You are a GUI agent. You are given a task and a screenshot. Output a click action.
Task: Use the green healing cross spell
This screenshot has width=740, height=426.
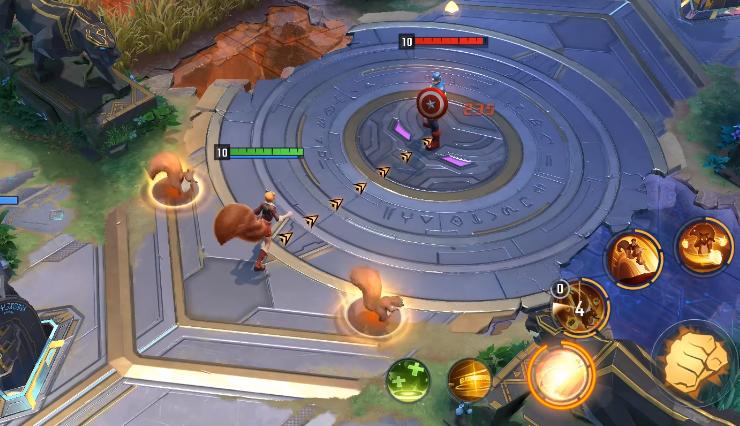[x=408, y=379]
